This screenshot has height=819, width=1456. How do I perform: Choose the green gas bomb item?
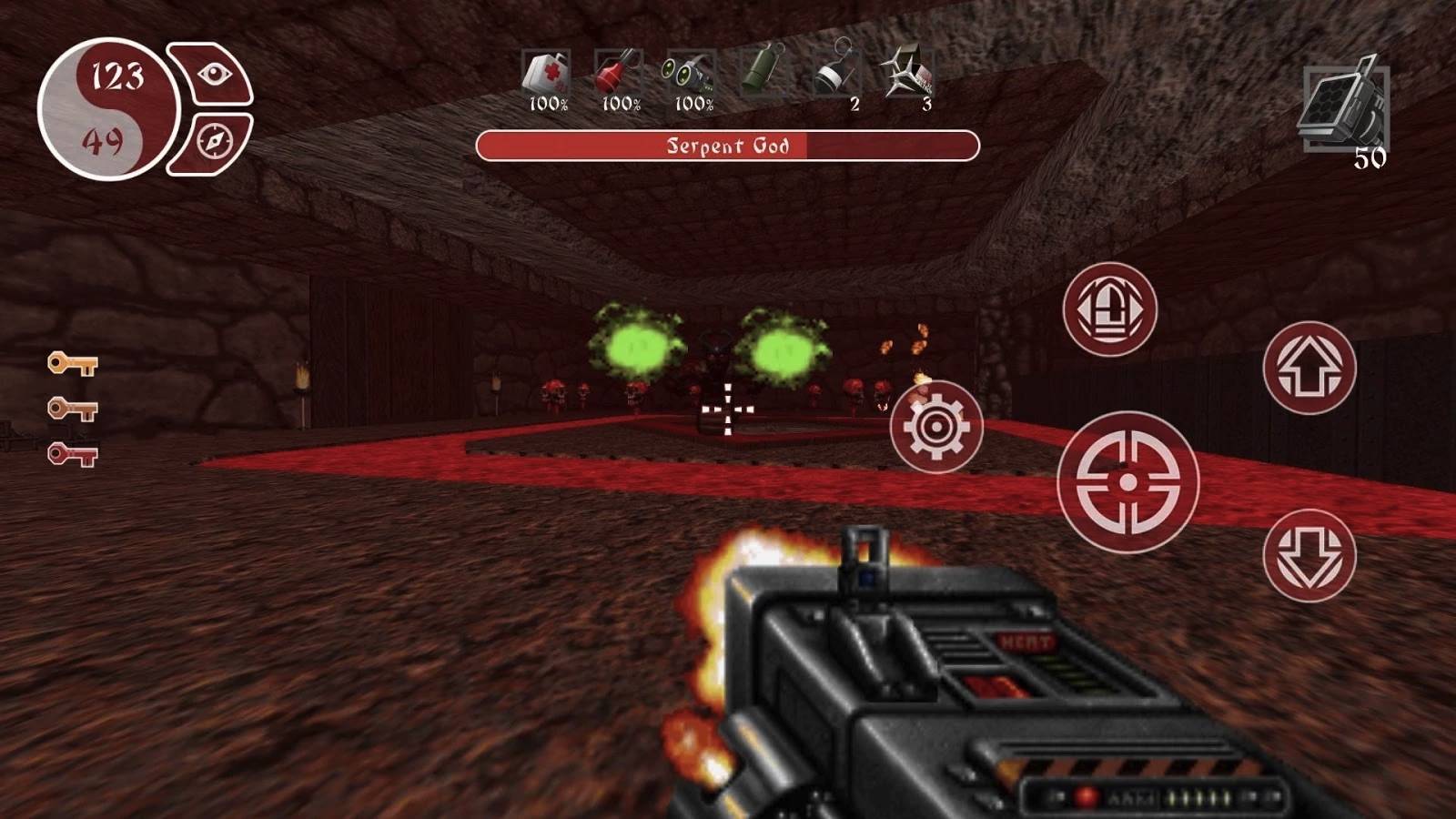tap(763, 71)
